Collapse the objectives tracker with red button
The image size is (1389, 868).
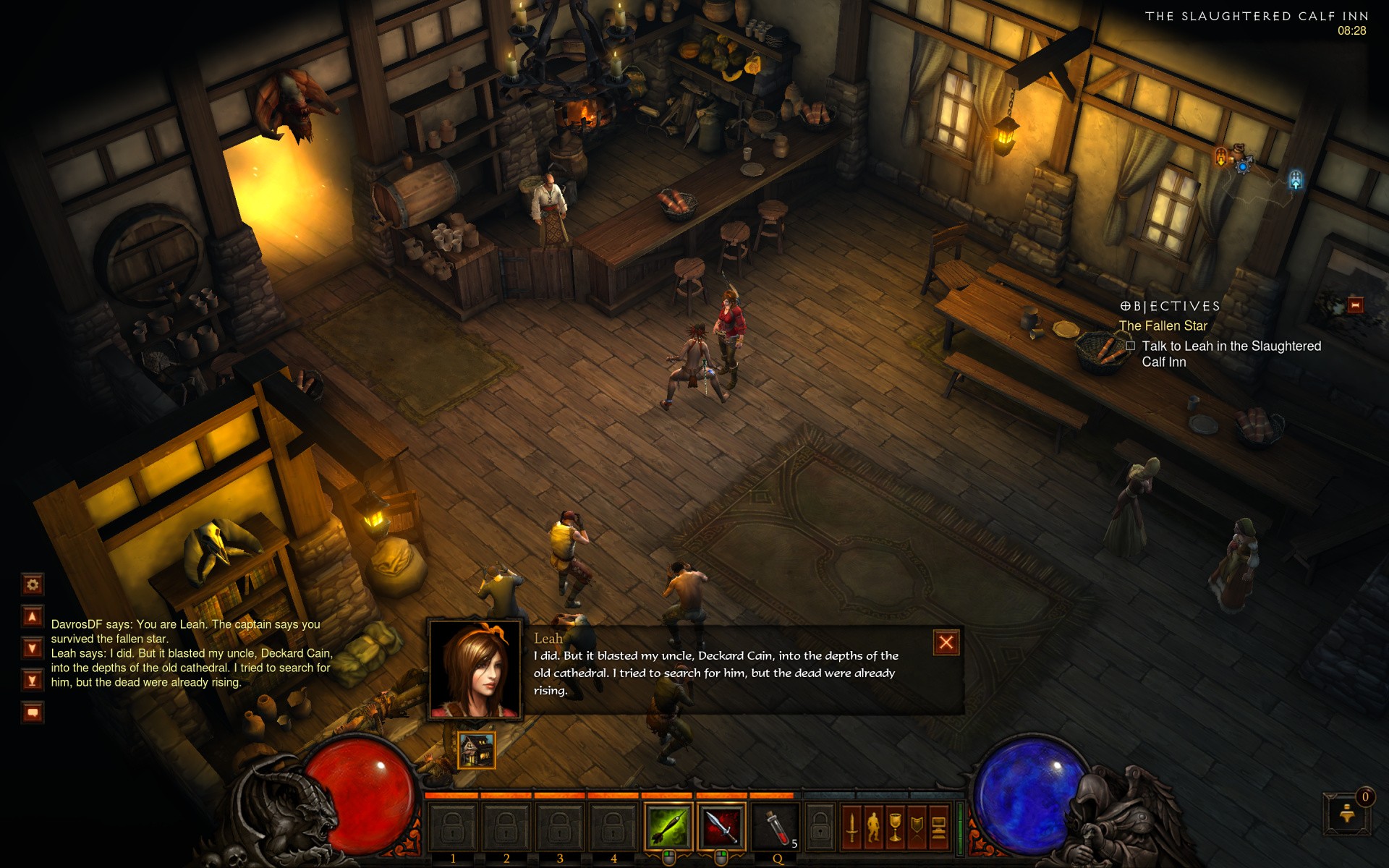coord(1355,305)
